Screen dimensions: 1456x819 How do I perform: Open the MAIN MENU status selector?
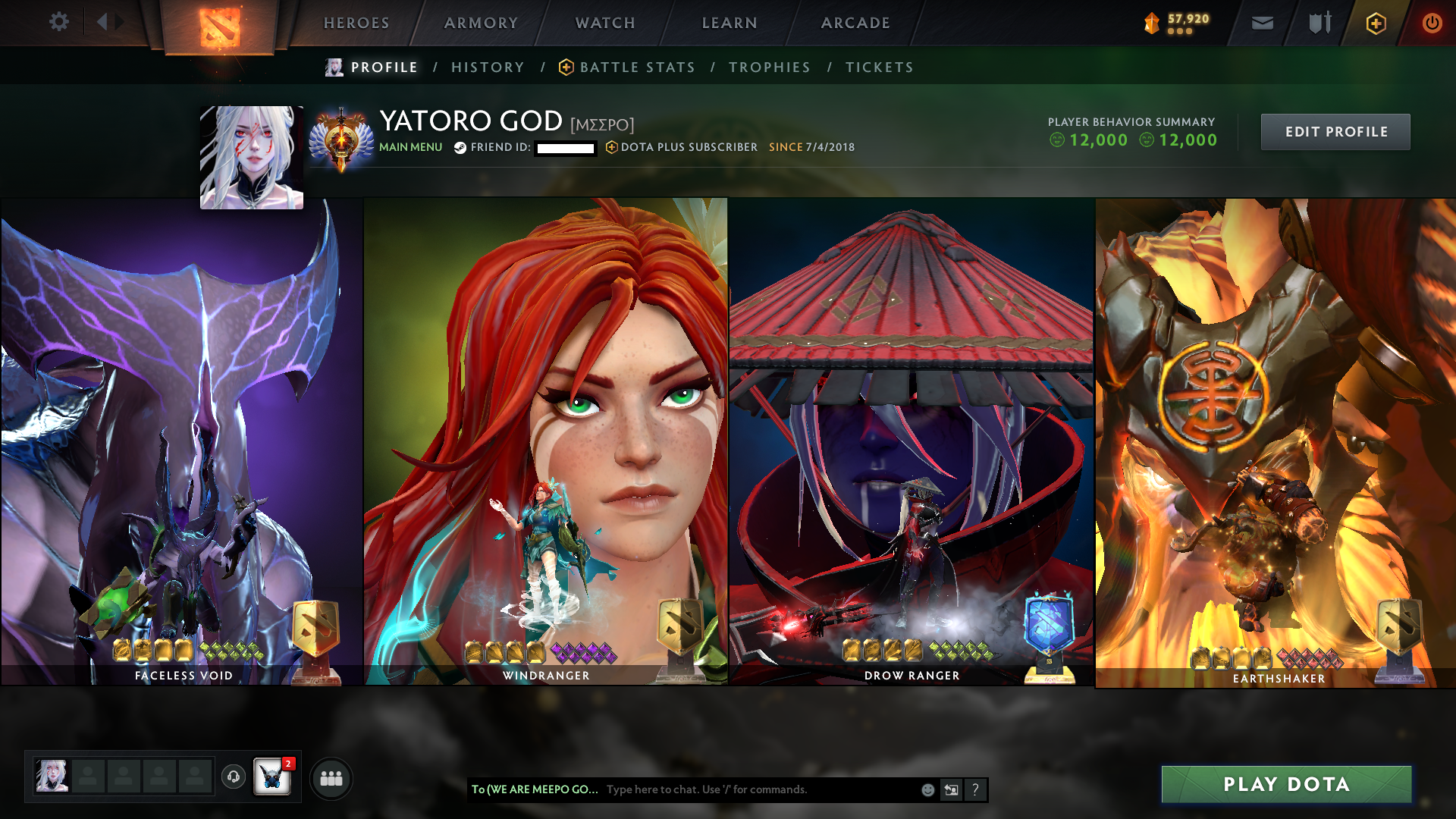pos(410,147)
